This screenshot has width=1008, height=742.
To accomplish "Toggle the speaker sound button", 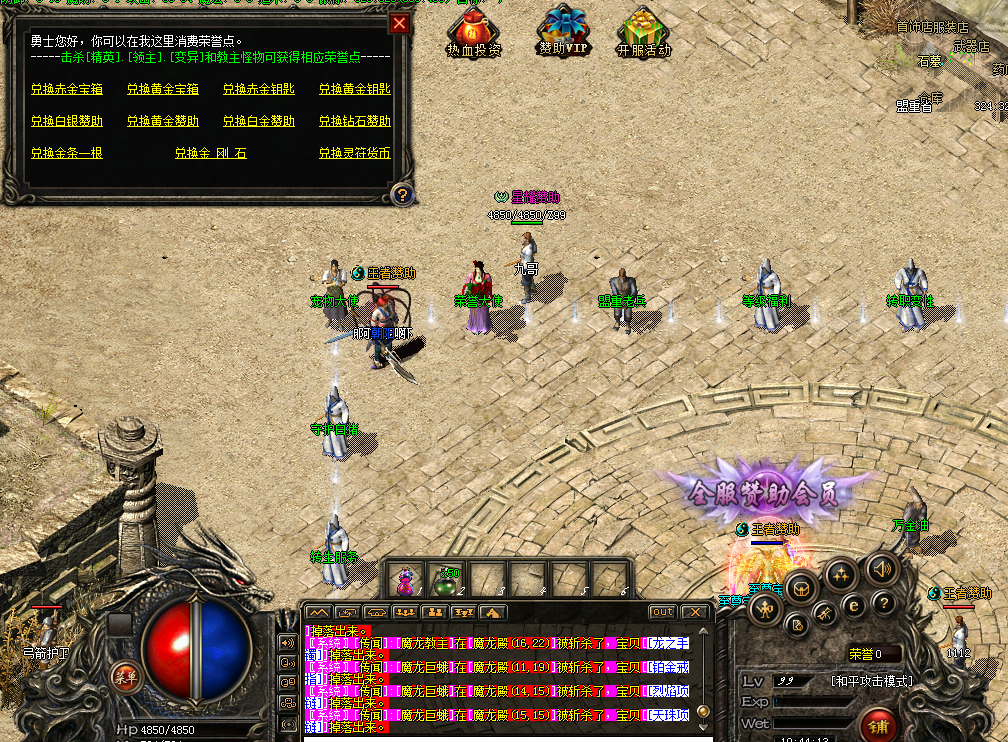I will 882,569.
